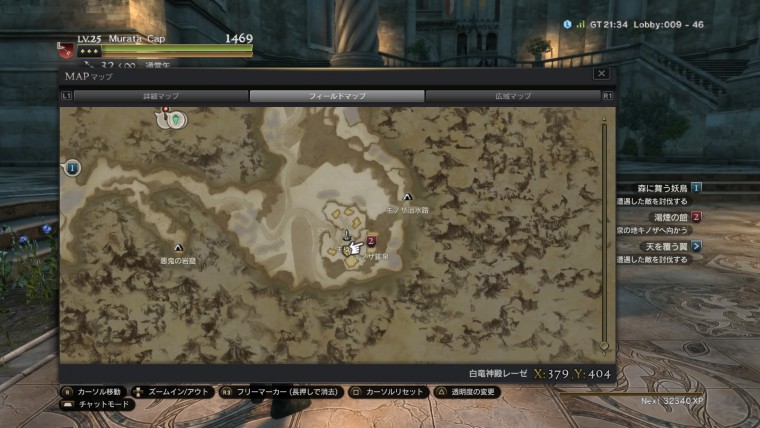Select the blue quest marker 1 on map
Image resolution: width=760 pixels, height=428 pixels.
point(73,168)
